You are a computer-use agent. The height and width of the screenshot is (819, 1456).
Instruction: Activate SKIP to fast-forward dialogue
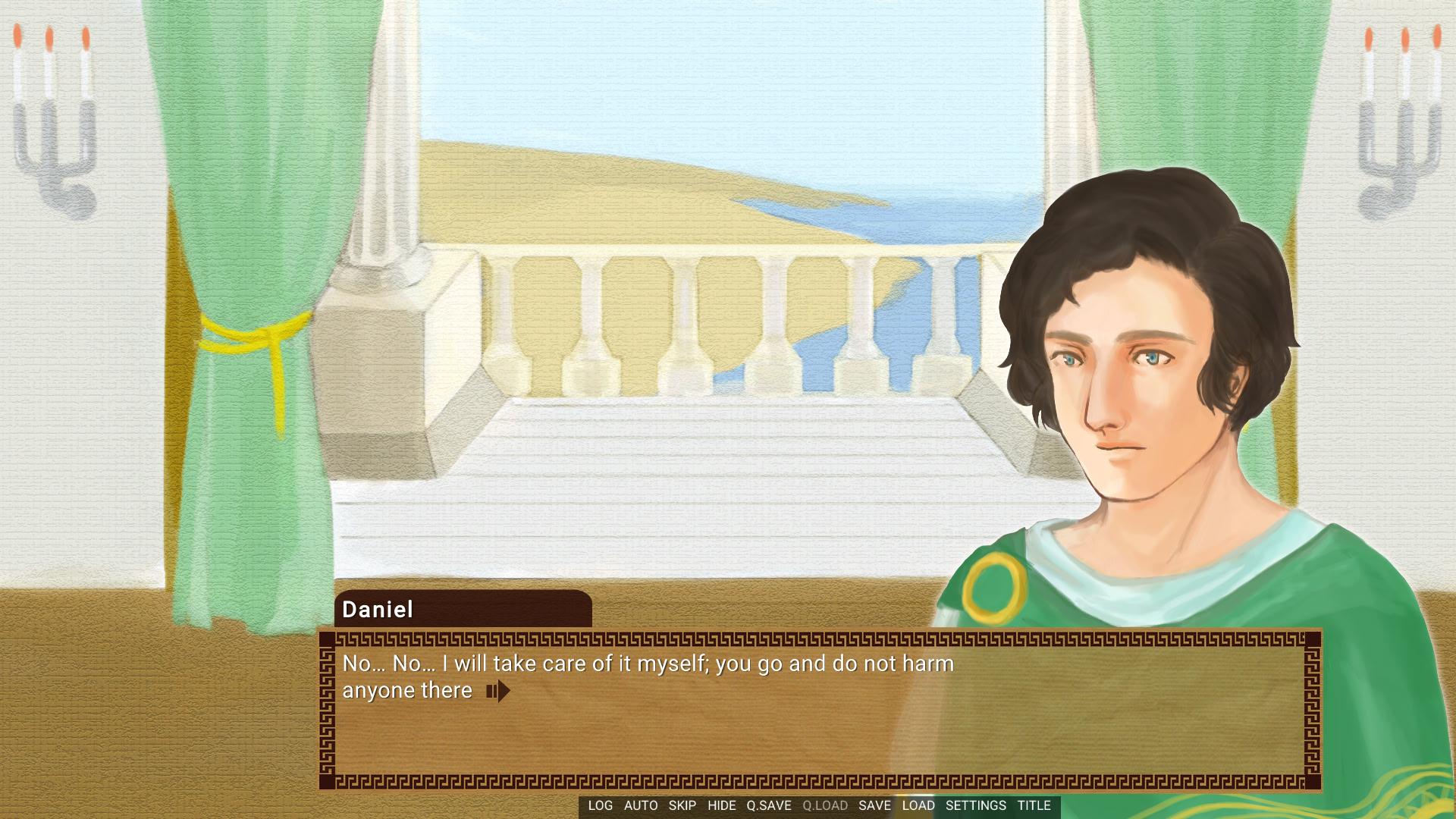(682, 806)
